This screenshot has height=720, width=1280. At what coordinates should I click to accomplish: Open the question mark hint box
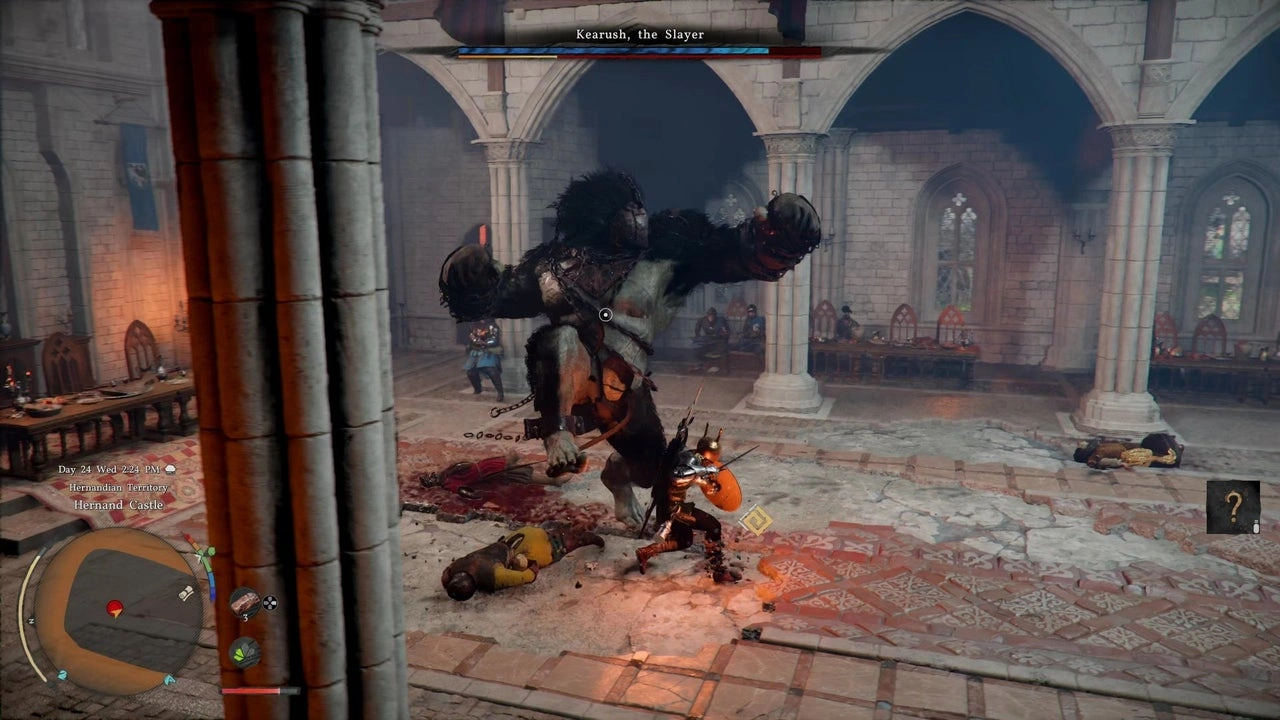point(1232,507)
